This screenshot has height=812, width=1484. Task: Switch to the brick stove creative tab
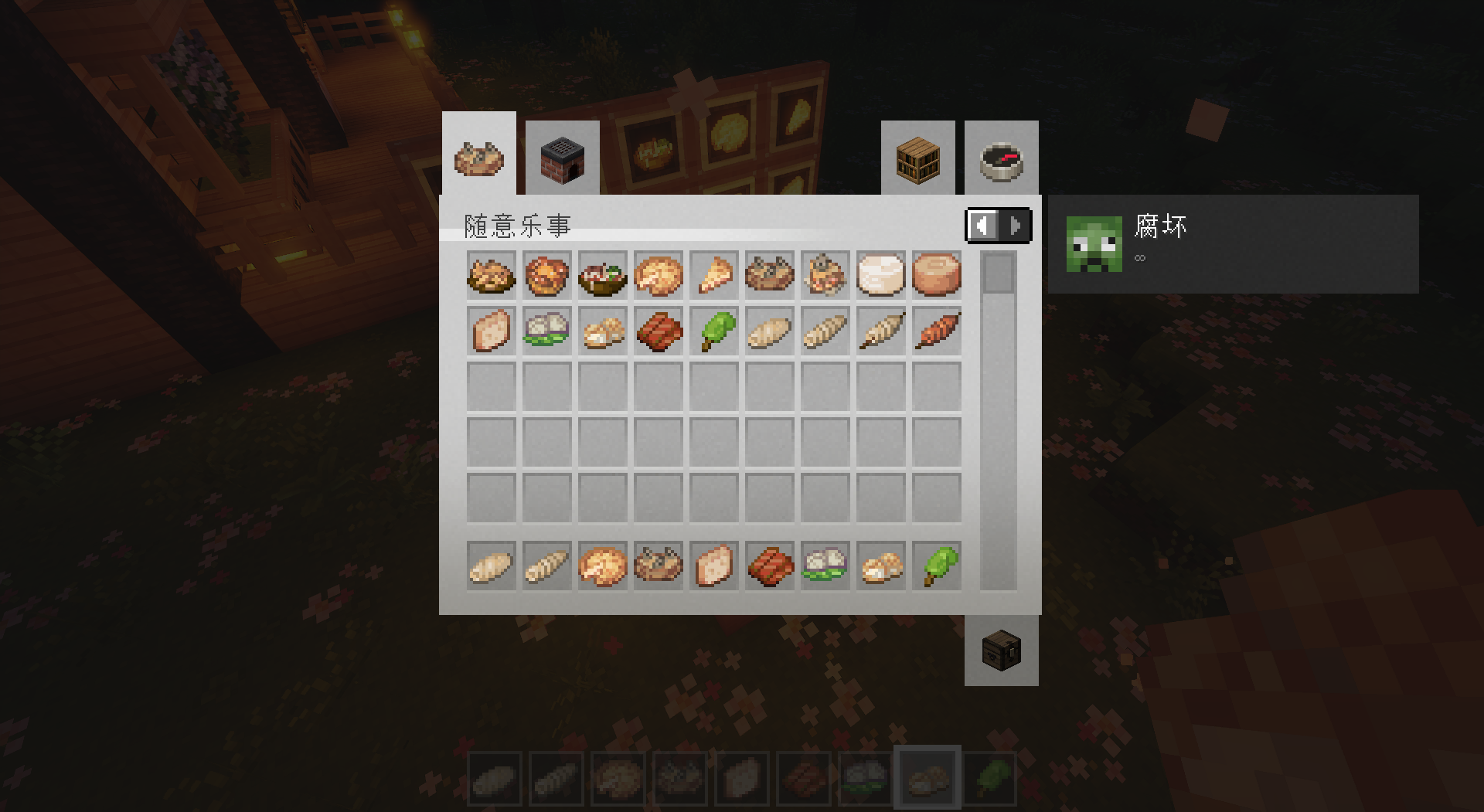pyautogui.click(x=562, y=158)
